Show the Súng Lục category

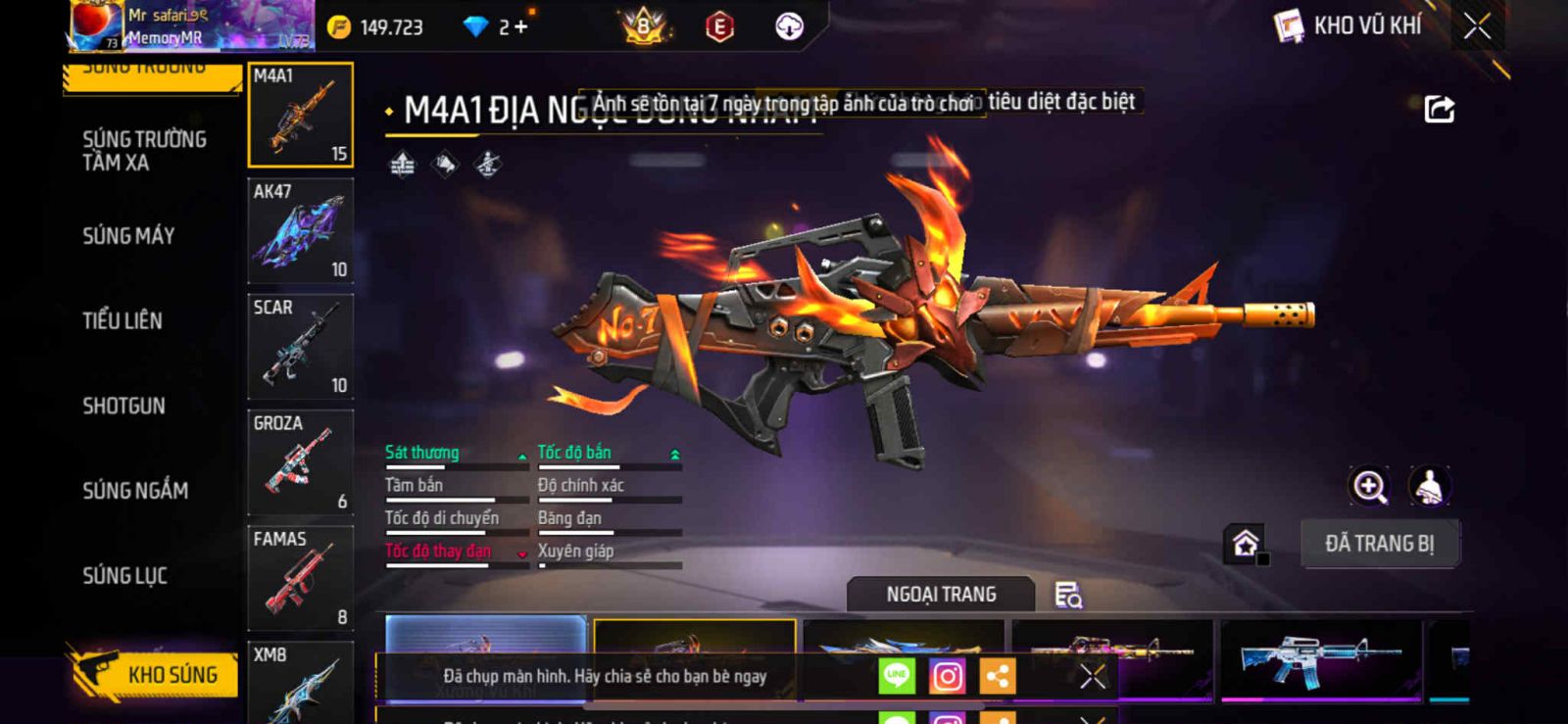tap(124, 576)
